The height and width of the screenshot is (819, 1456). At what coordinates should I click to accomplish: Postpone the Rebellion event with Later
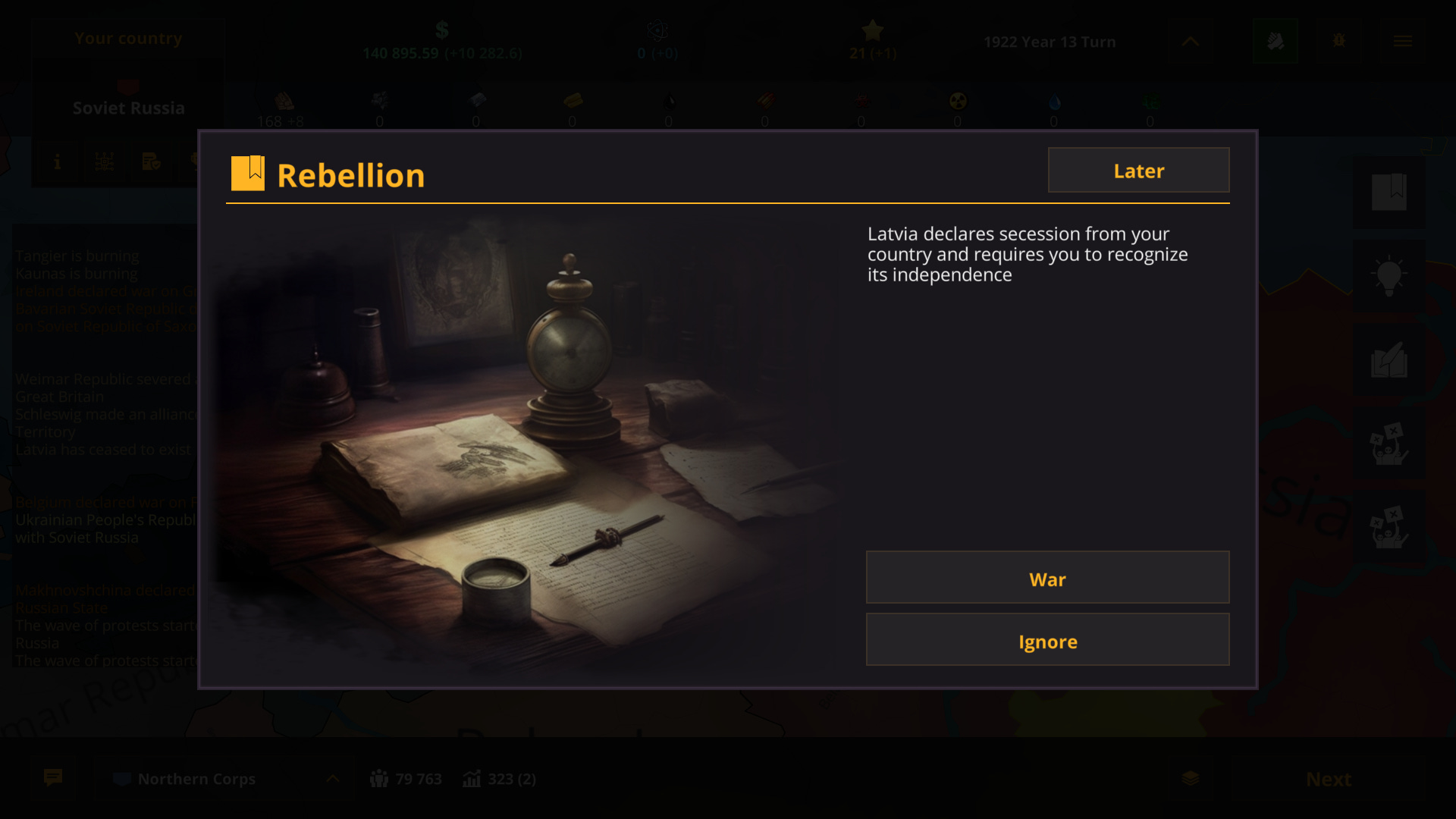1138,170
